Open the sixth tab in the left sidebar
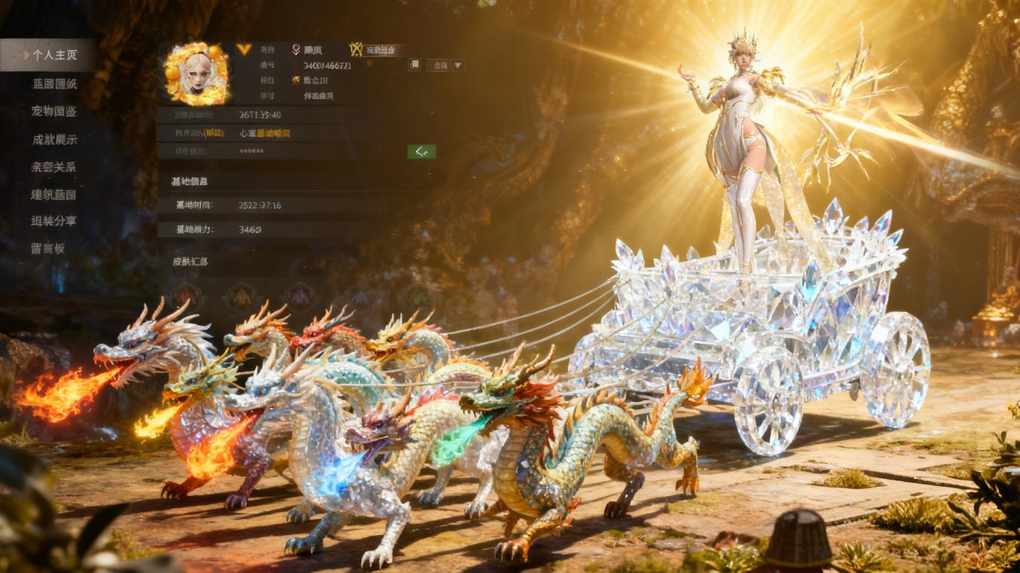1020x573 pixels. 54,194
